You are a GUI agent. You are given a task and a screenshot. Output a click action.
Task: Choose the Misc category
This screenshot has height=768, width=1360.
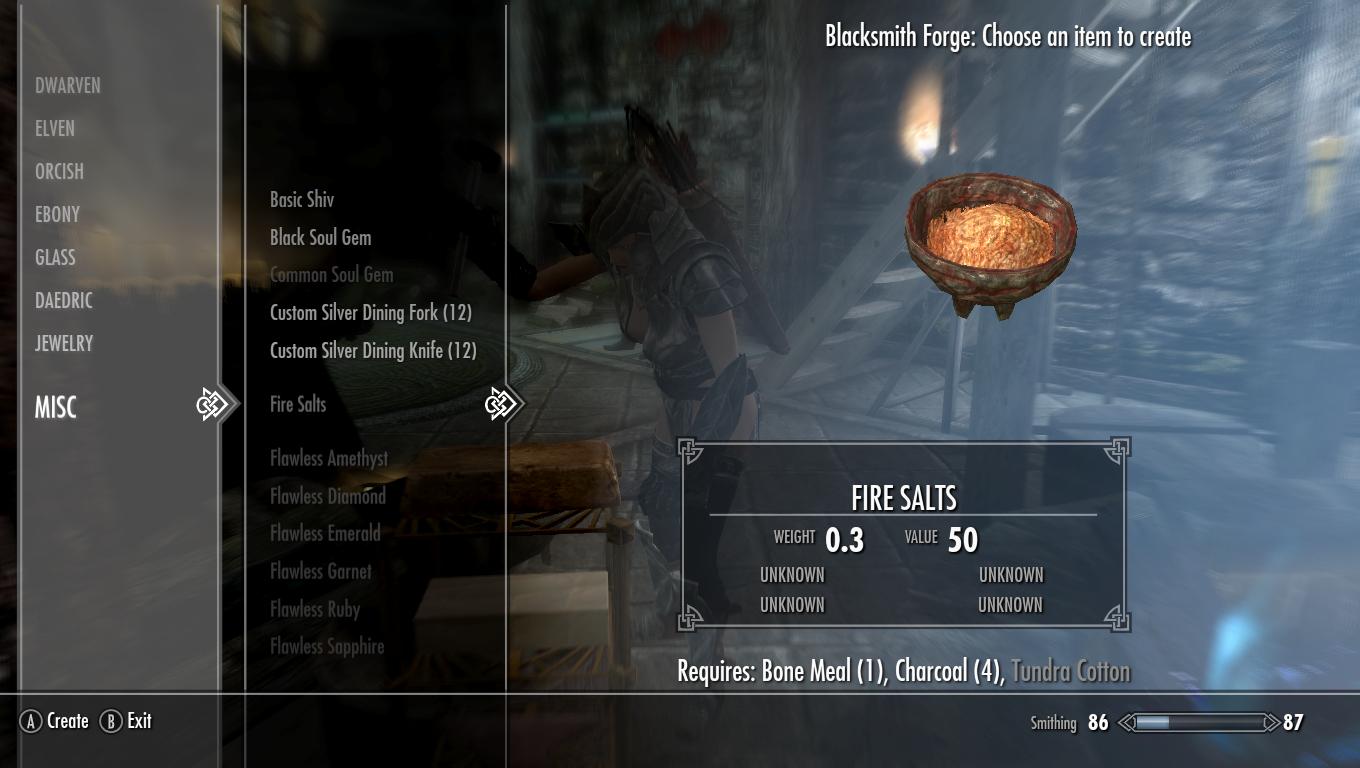pyautogui.click(x=56, y=408)
